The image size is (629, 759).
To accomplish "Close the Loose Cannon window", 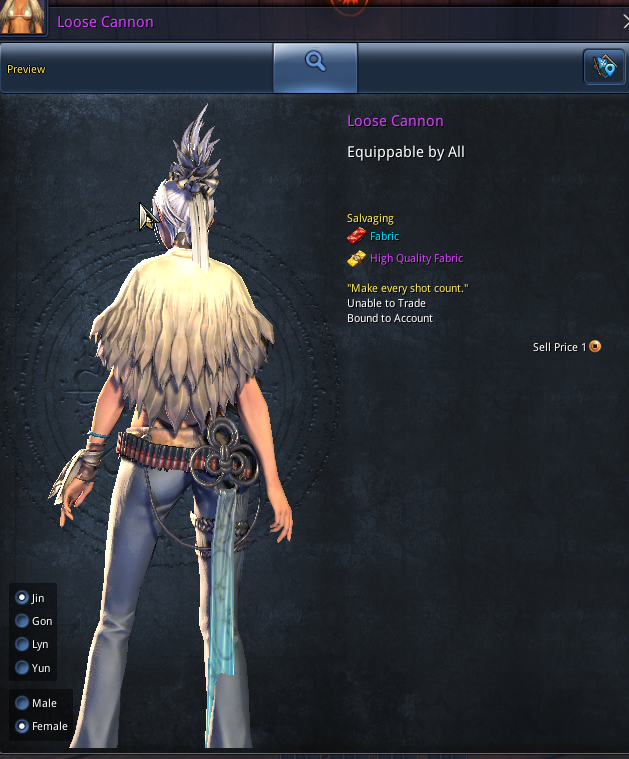I will (624, 21).
